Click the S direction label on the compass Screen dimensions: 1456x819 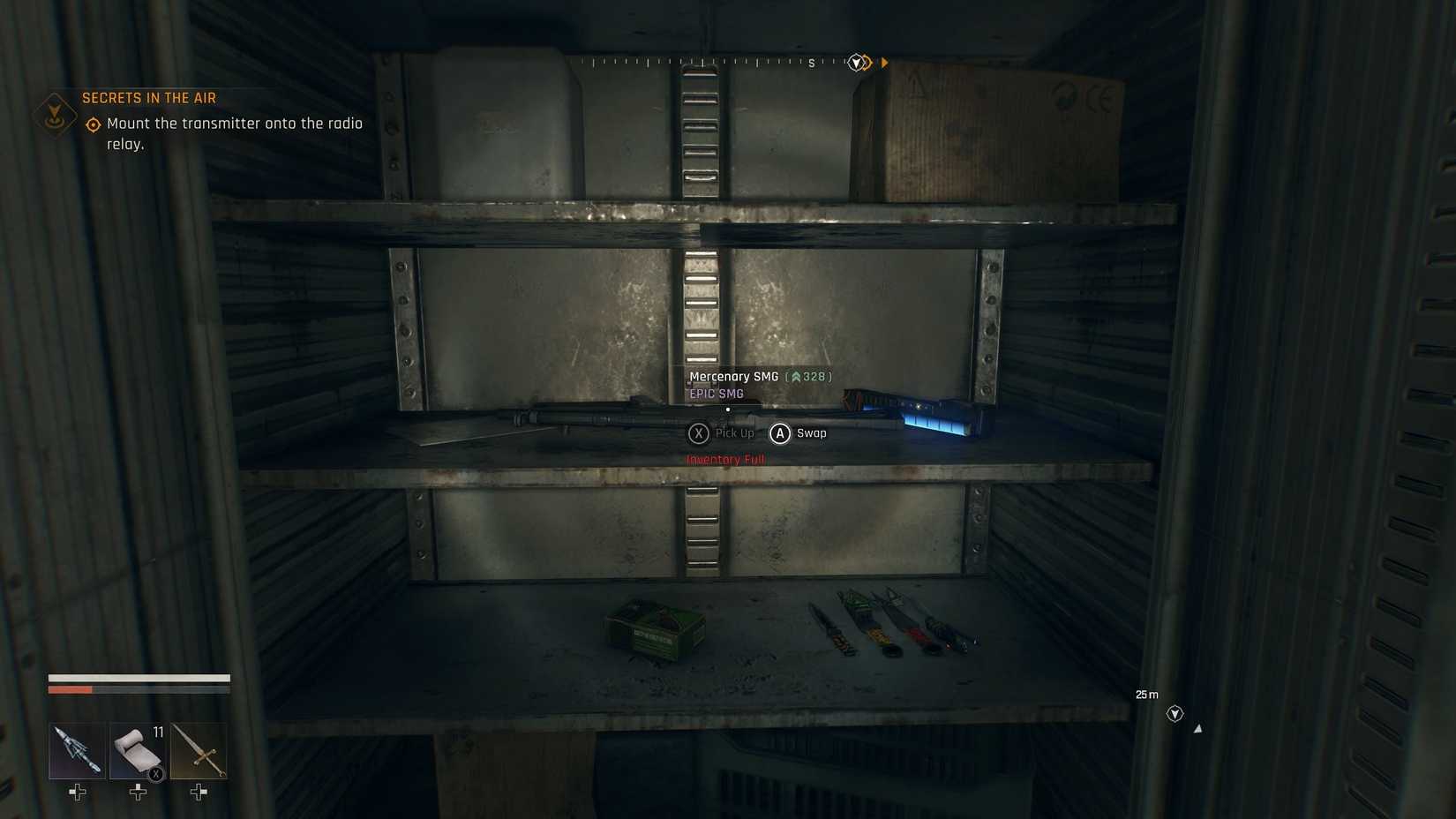point(810,63)
